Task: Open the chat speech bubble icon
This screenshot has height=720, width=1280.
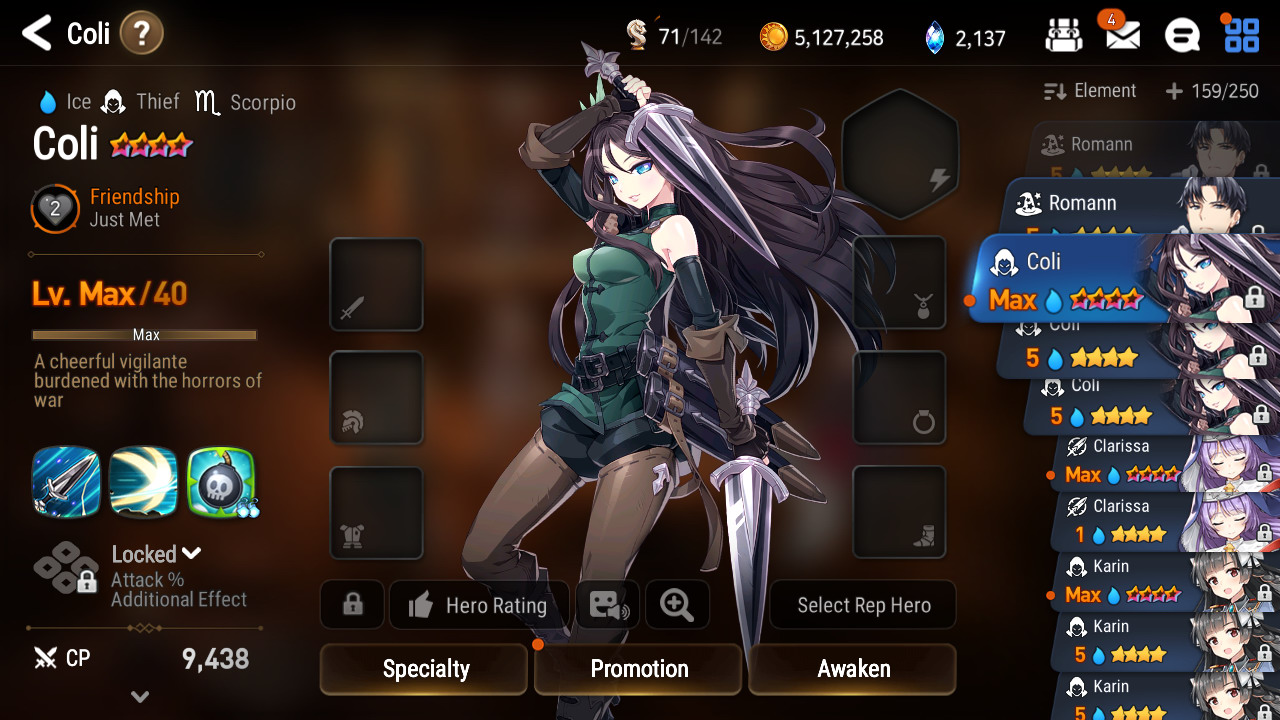Action: tap(1182, 36)
